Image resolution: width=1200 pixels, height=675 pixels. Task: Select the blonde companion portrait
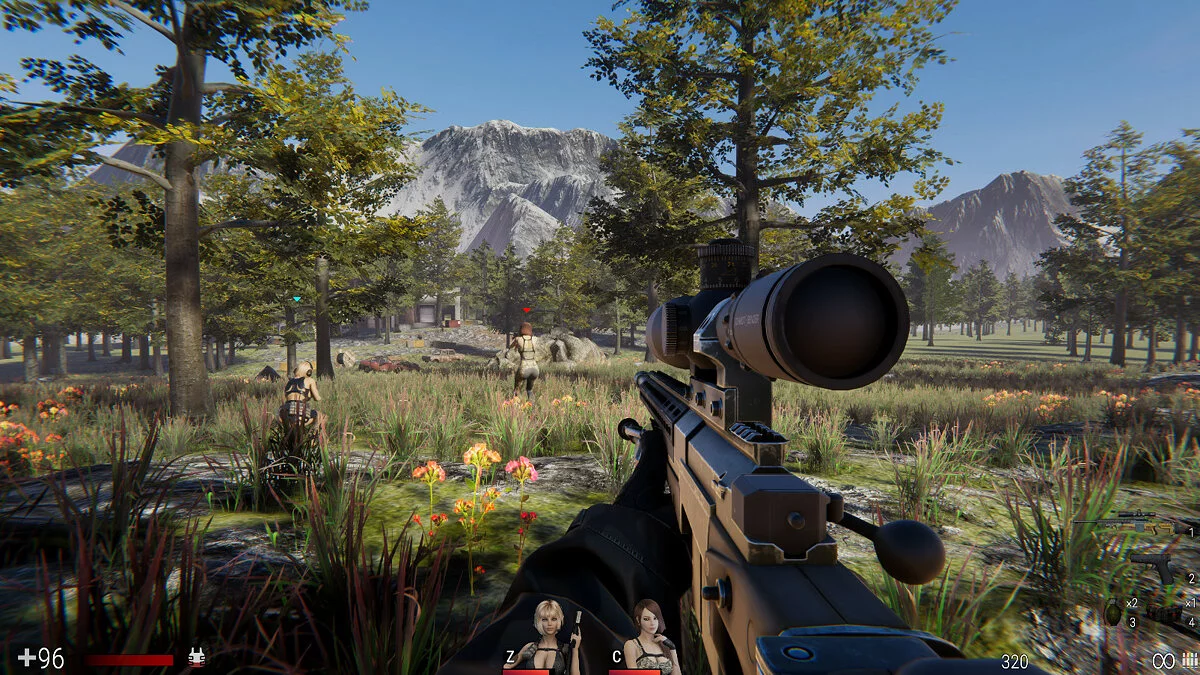click(548, 637)
